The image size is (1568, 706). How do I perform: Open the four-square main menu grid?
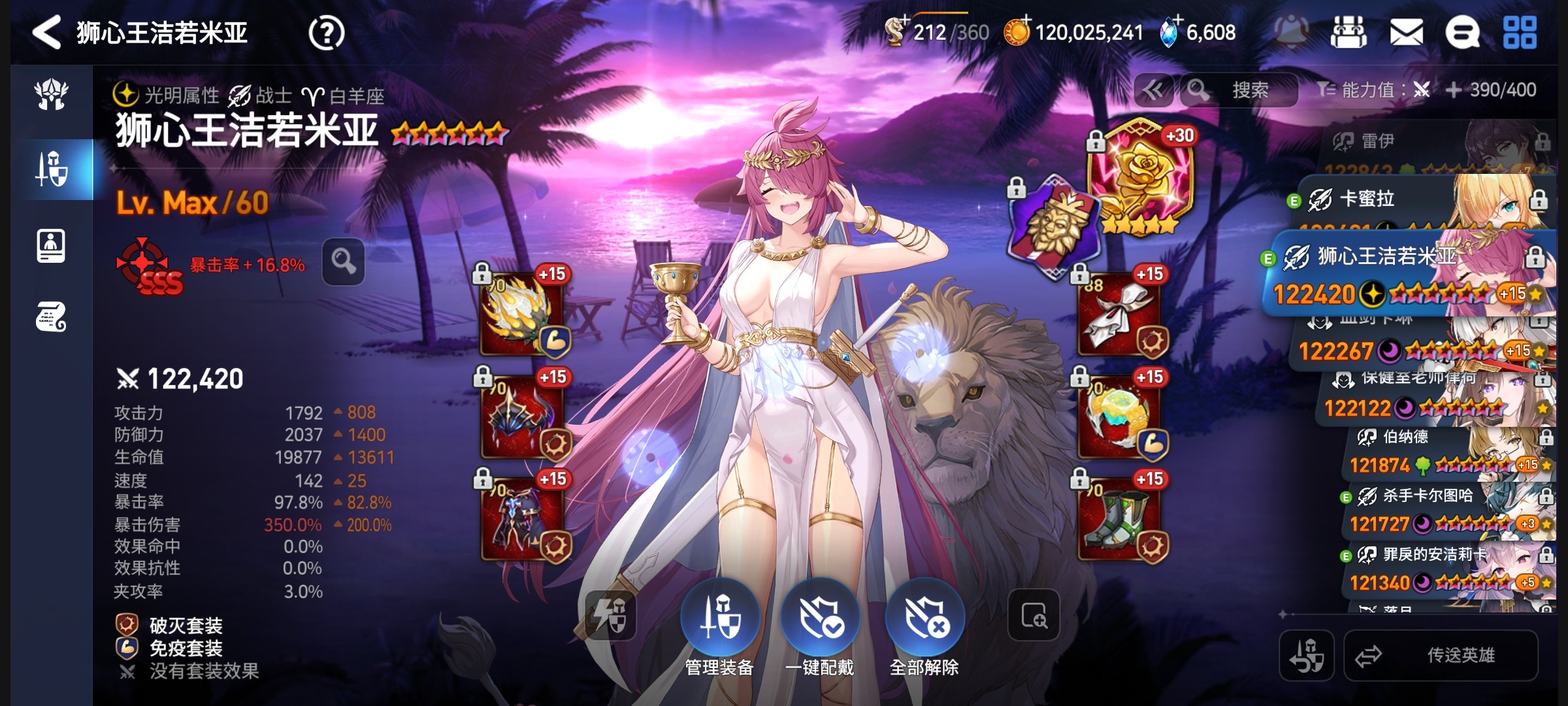tap(1520, 33)
